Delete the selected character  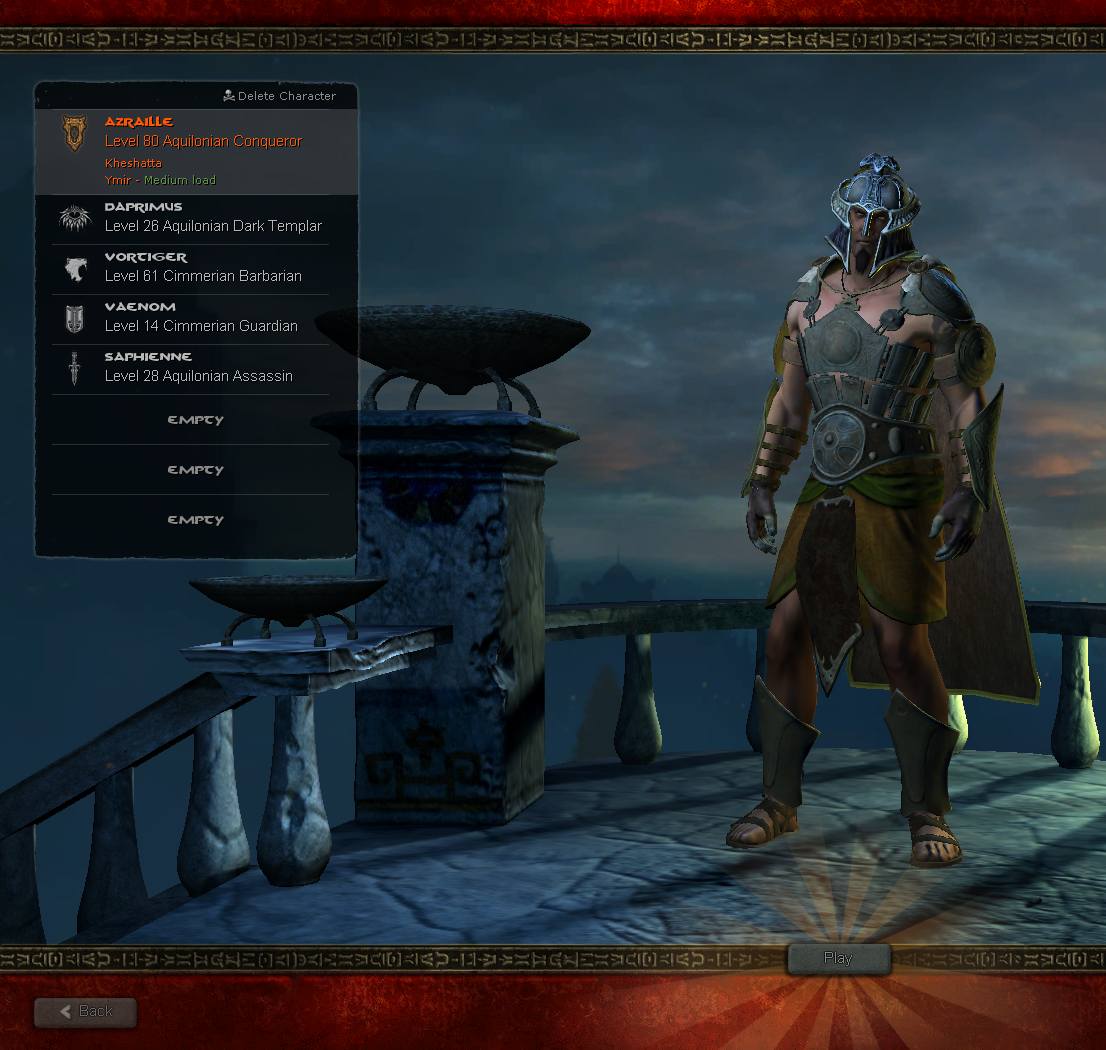[280, 96]
